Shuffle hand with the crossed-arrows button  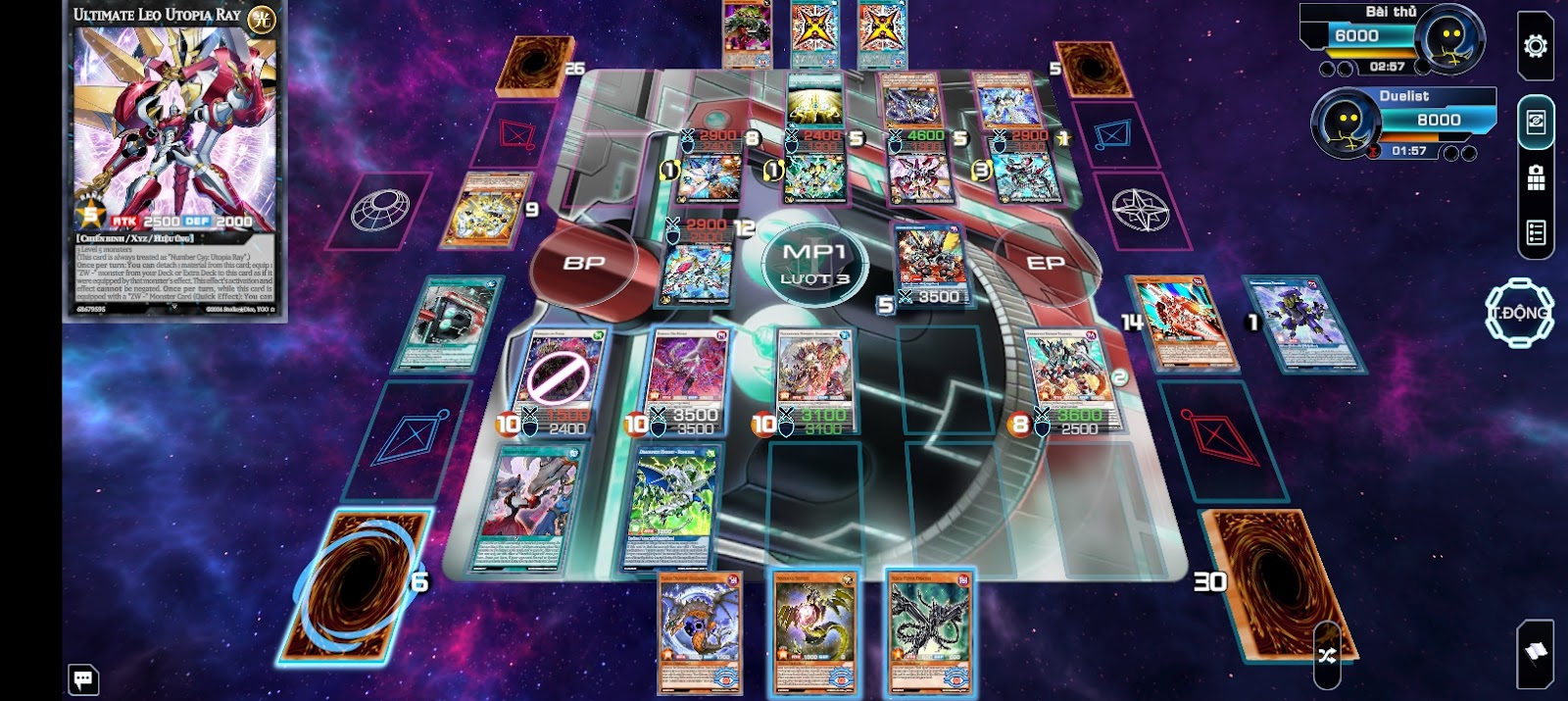pos(1327,655)
